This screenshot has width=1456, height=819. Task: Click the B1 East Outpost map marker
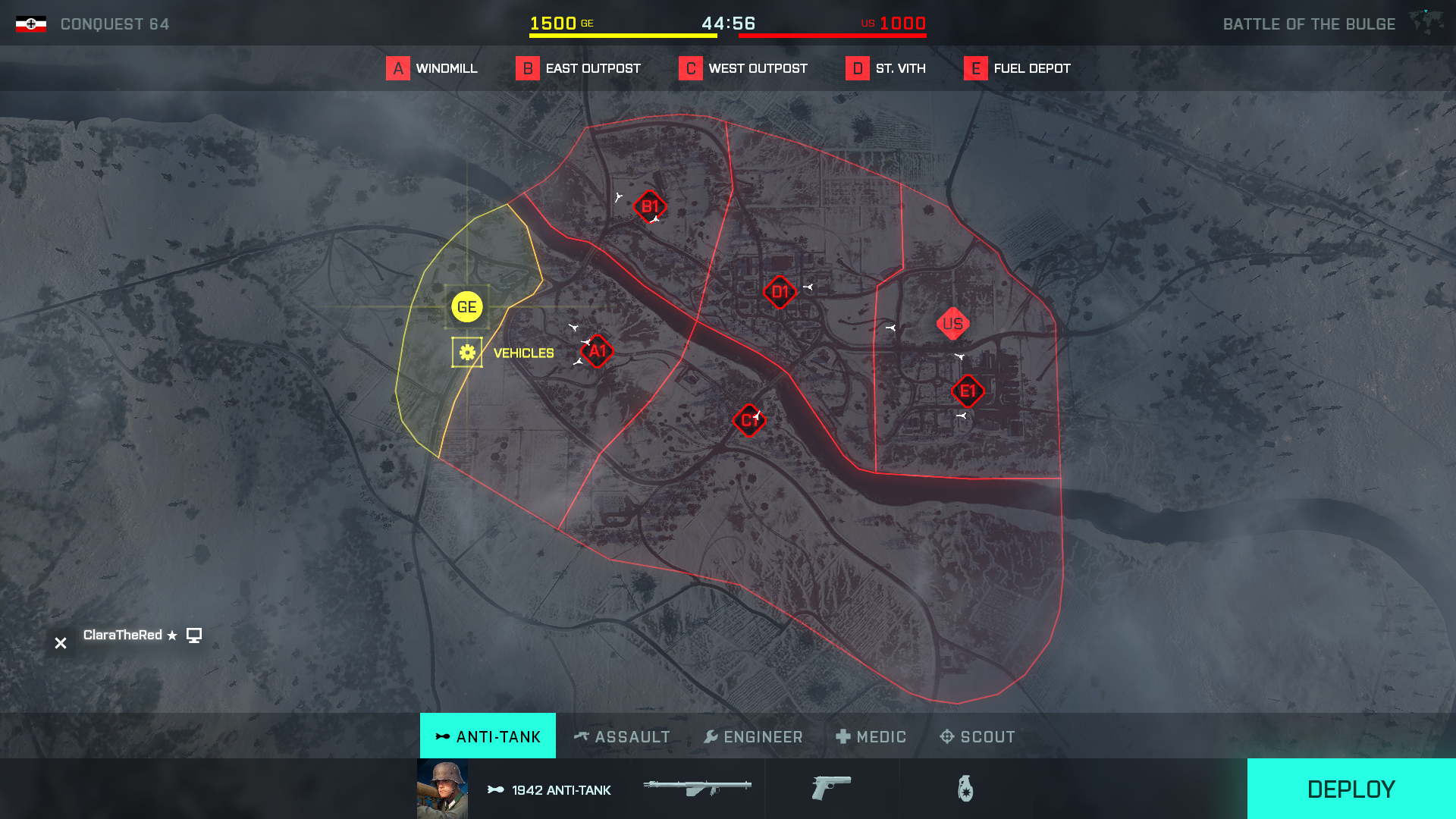[650, 205]
